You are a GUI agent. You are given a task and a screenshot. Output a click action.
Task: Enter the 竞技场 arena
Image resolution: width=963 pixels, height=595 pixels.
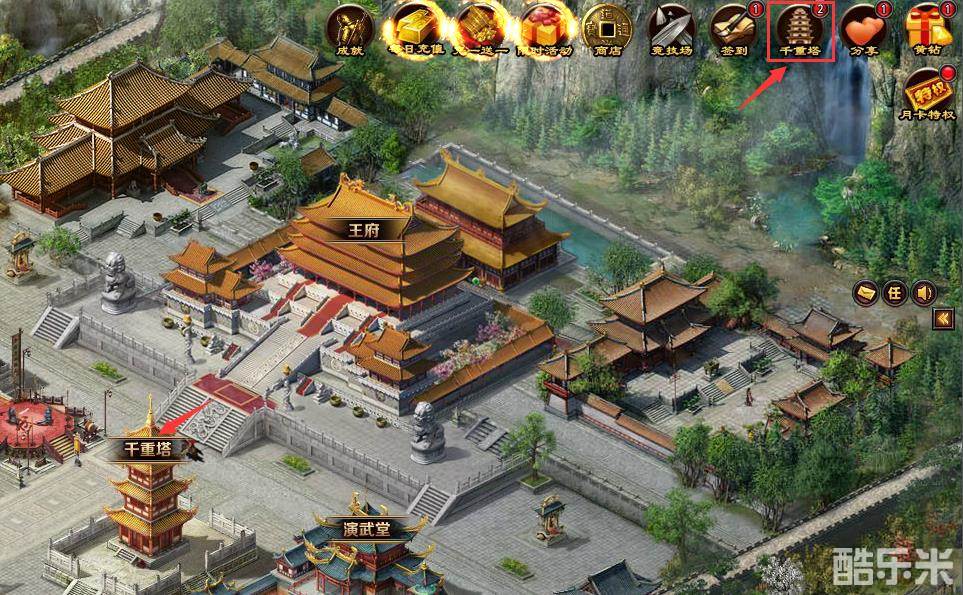coord(671,29)
